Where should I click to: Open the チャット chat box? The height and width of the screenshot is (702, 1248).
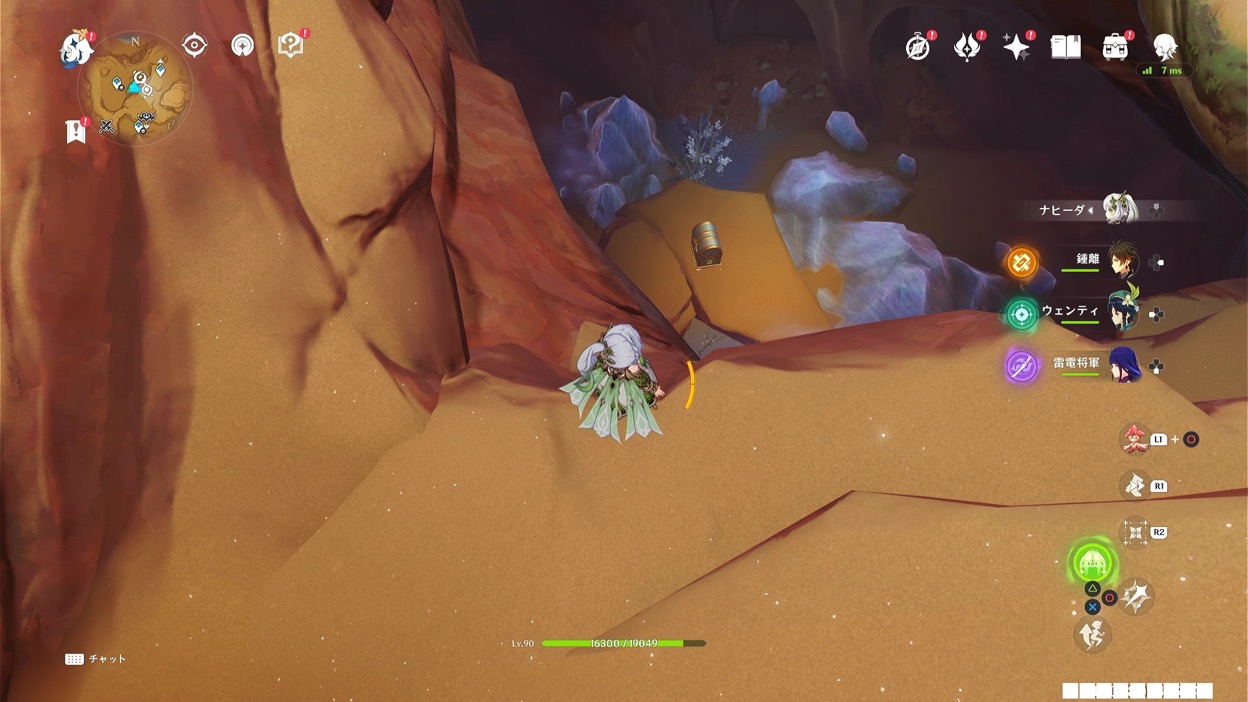96,659
